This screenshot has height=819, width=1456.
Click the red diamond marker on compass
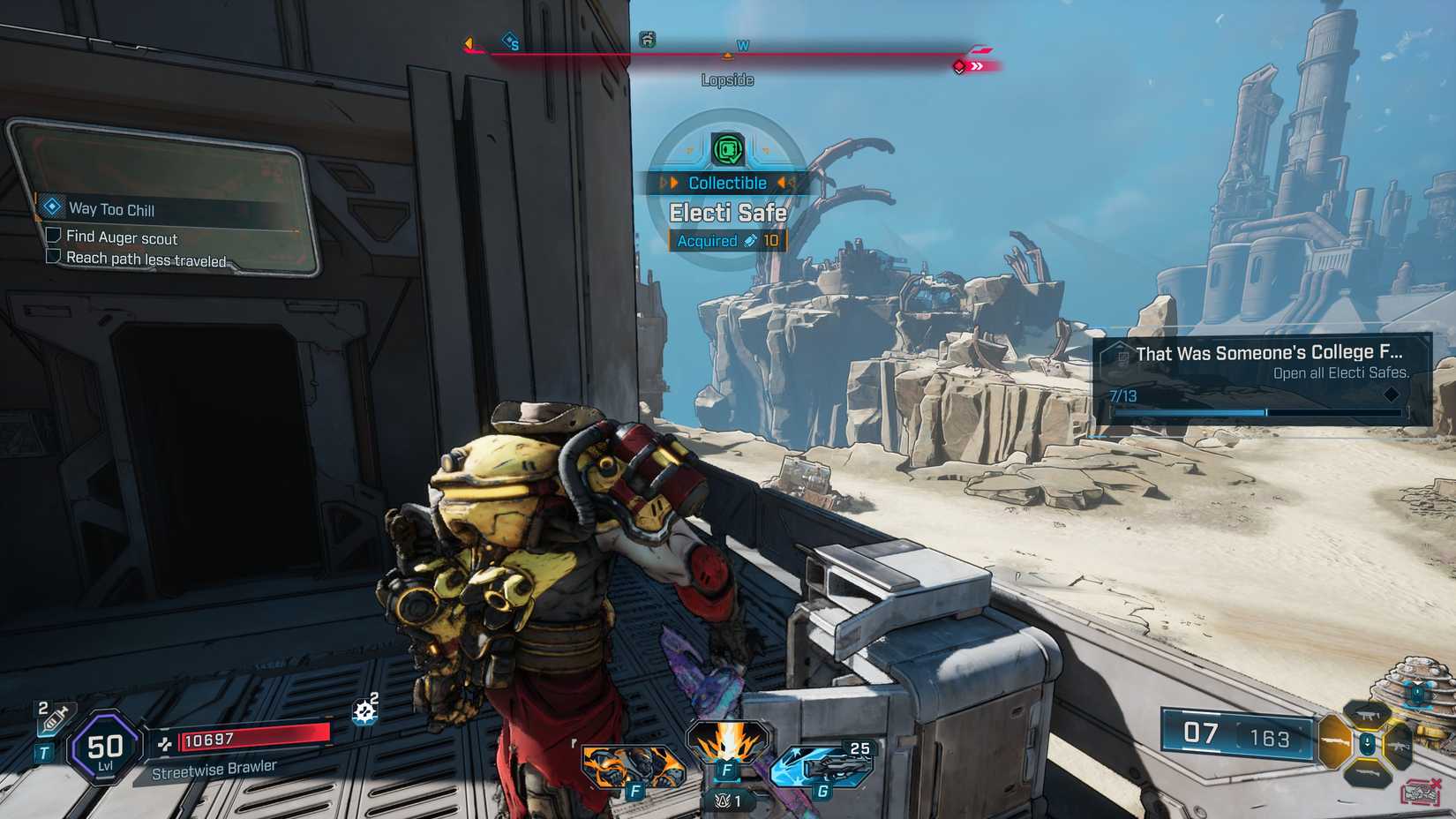point(959,66)
